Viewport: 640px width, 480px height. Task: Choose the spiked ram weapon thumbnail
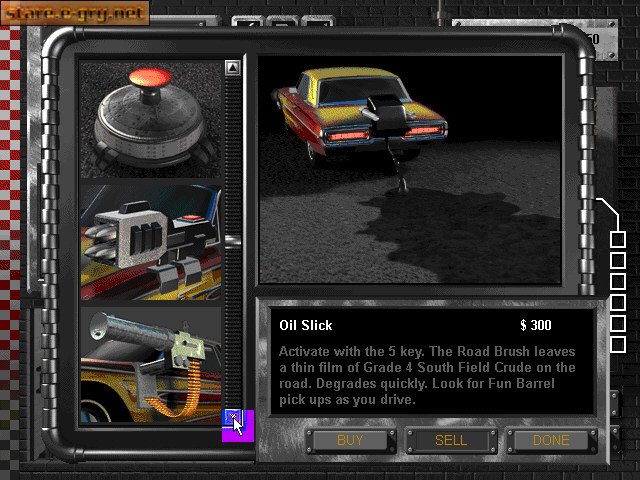click(150, 242)
